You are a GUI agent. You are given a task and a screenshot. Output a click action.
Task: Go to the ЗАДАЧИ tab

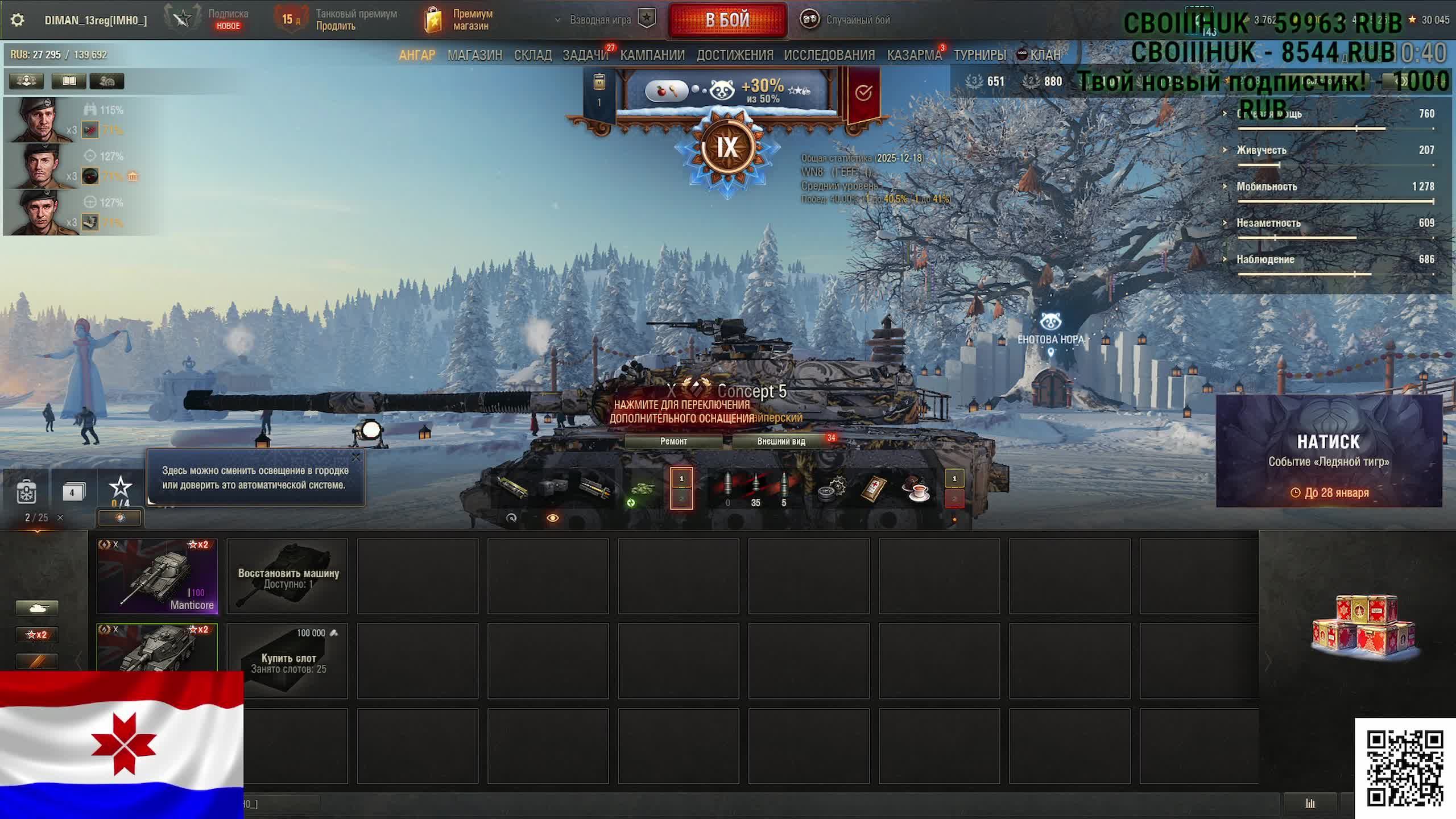pos(585,55)
